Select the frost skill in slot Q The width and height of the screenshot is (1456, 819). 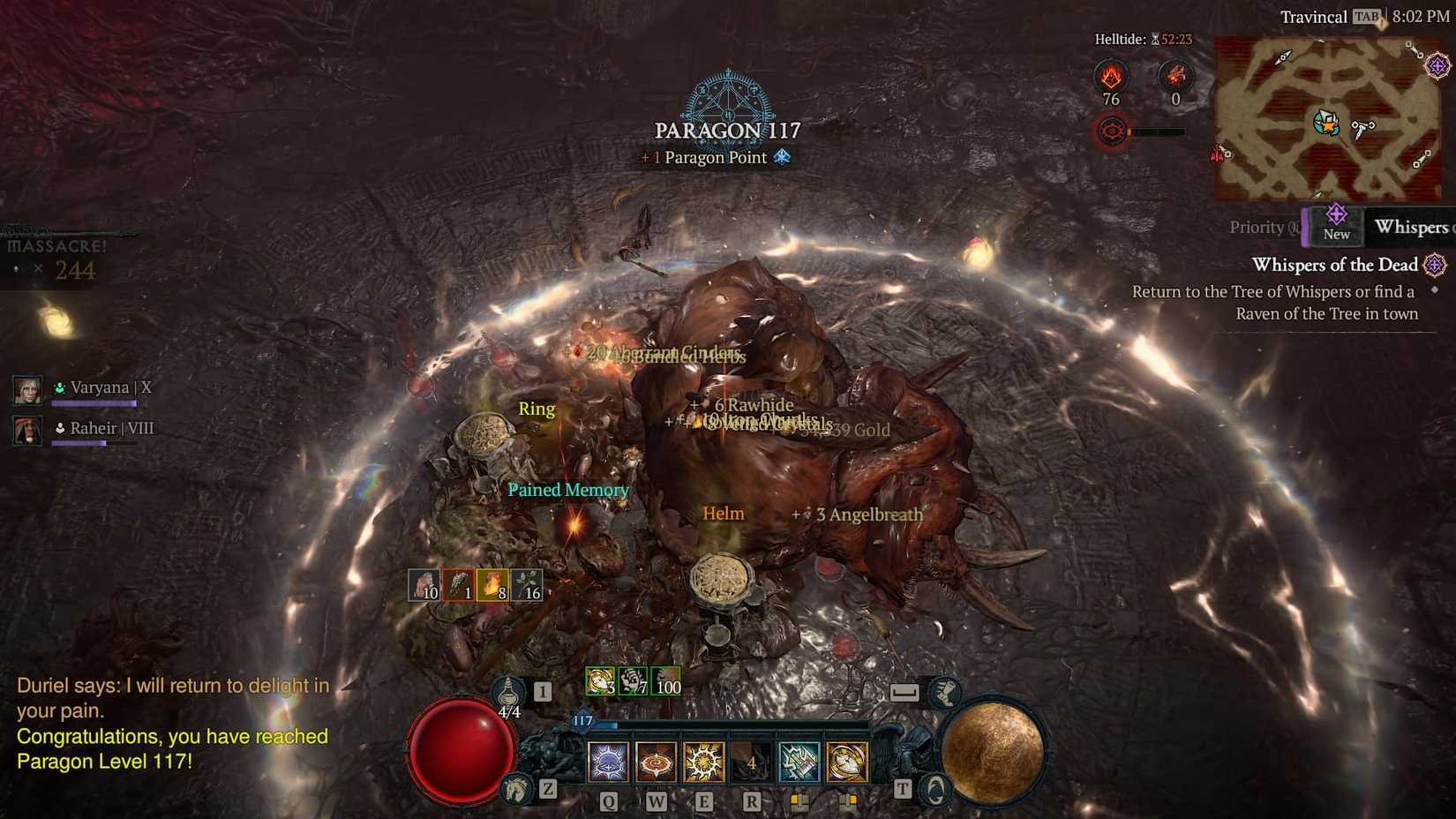[607, 762]
